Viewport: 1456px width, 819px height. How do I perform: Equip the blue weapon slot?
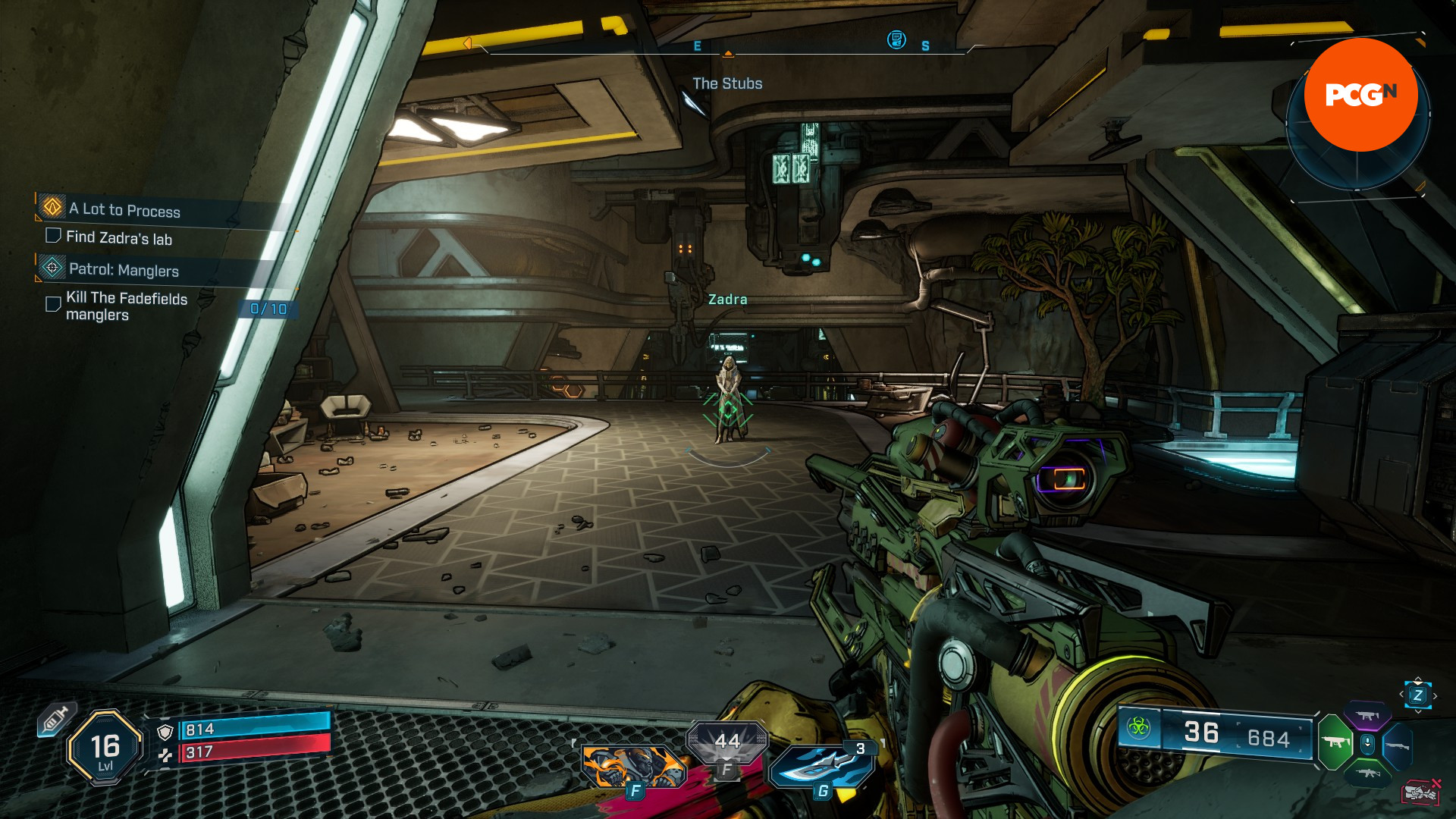(1397, 745)
